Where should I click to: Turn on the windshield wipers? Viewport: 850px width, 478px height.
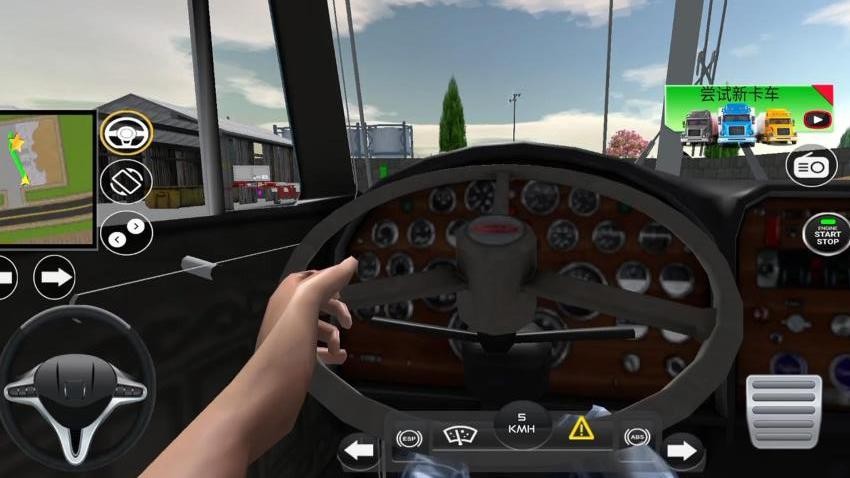tap(460, 435)
